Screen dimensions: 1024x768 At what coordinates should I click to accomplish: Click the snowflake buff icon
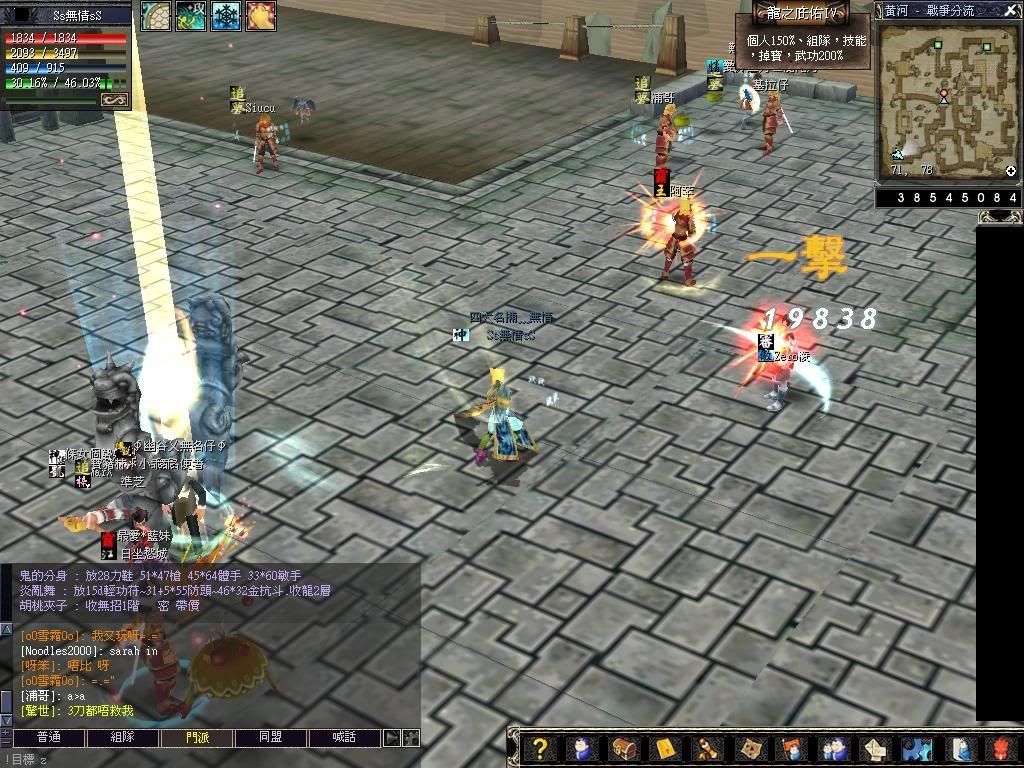tap(225, 16)
